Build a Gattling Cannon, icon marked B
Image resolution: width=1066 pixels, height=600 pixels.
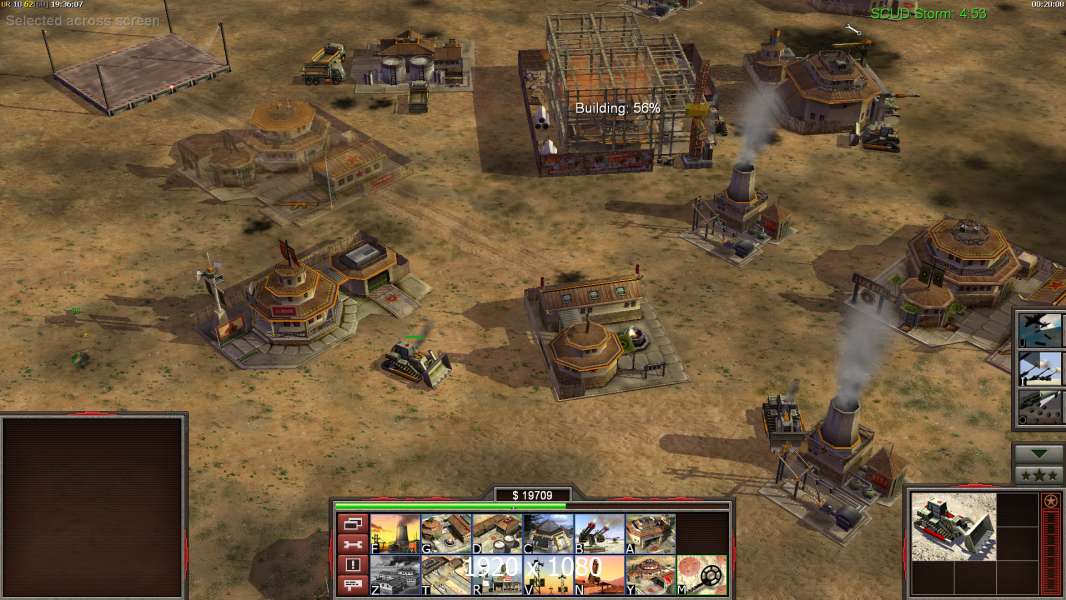(599, 534)
